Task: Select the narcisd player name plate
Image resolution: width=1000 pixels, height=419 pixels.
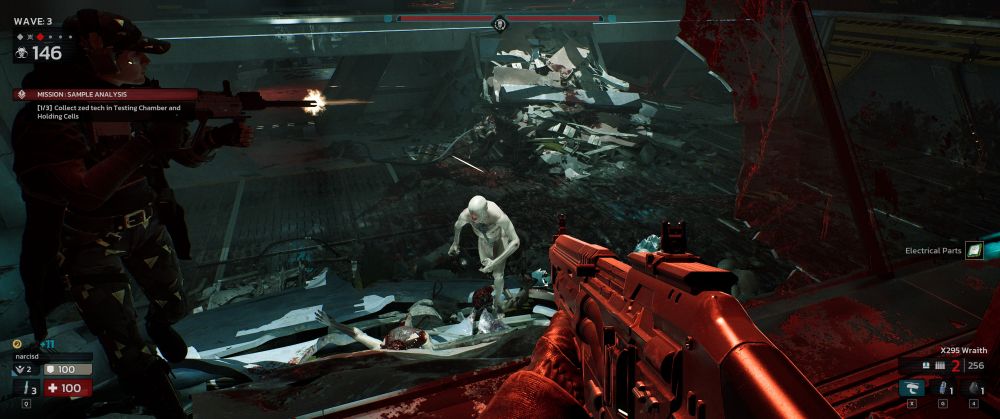Action: 52,355
